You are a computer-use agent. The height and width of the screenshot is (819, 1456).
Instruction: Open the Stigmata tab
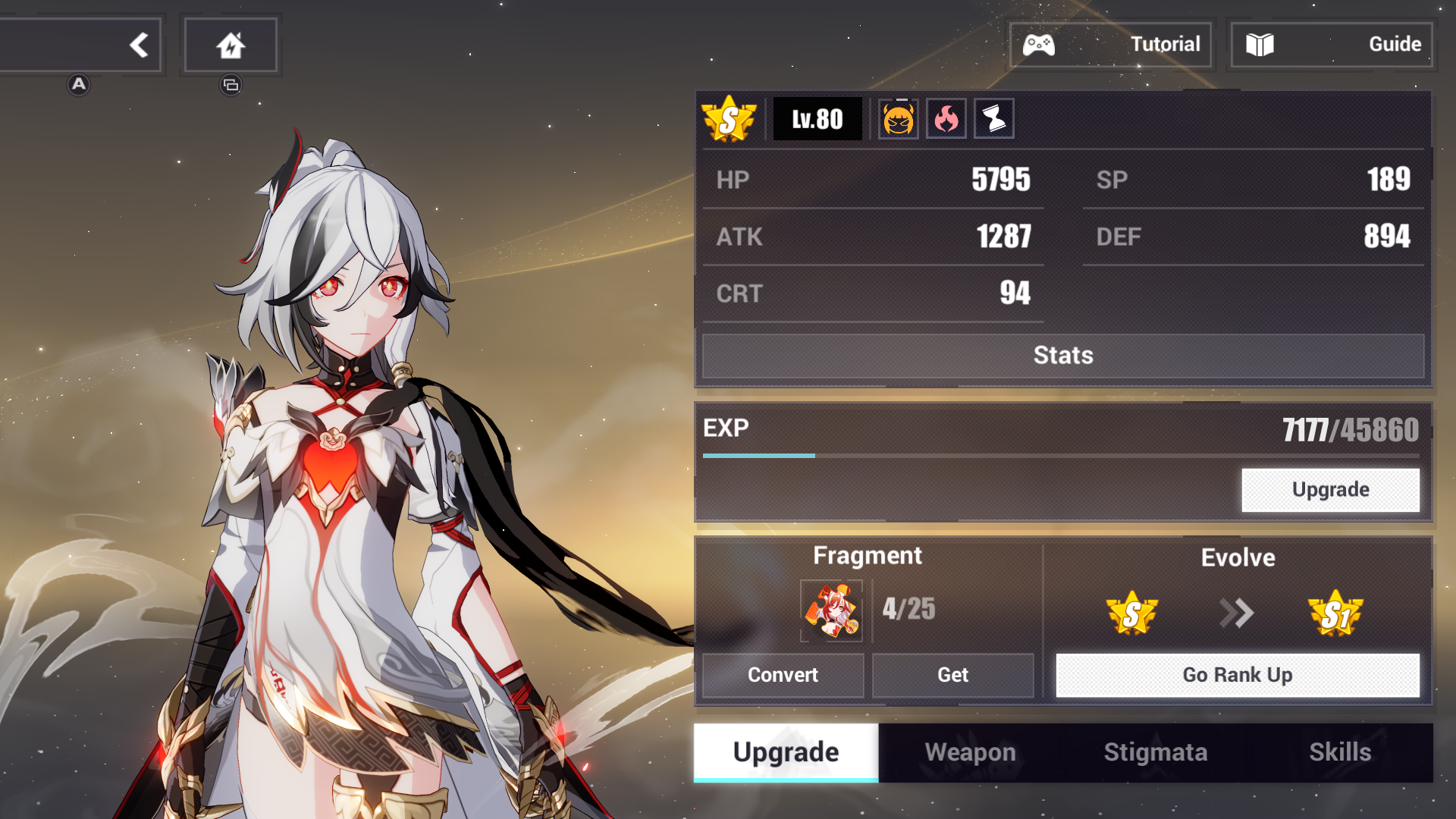pyautogui.click(x=1155, y=752)
